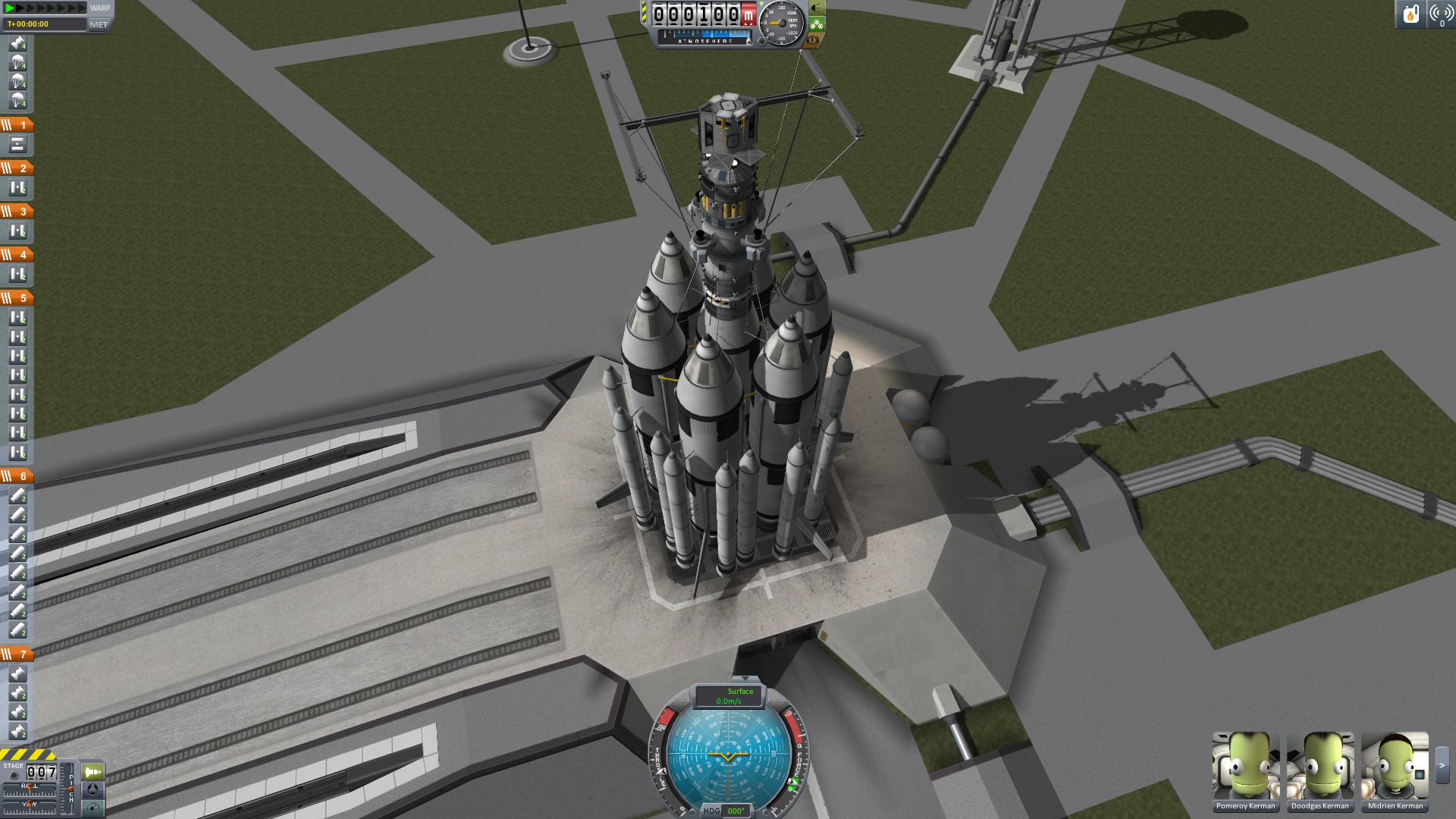The height and width of the screenshot is (819, 1456).
Task: Open the map view button
Action: 93,808
